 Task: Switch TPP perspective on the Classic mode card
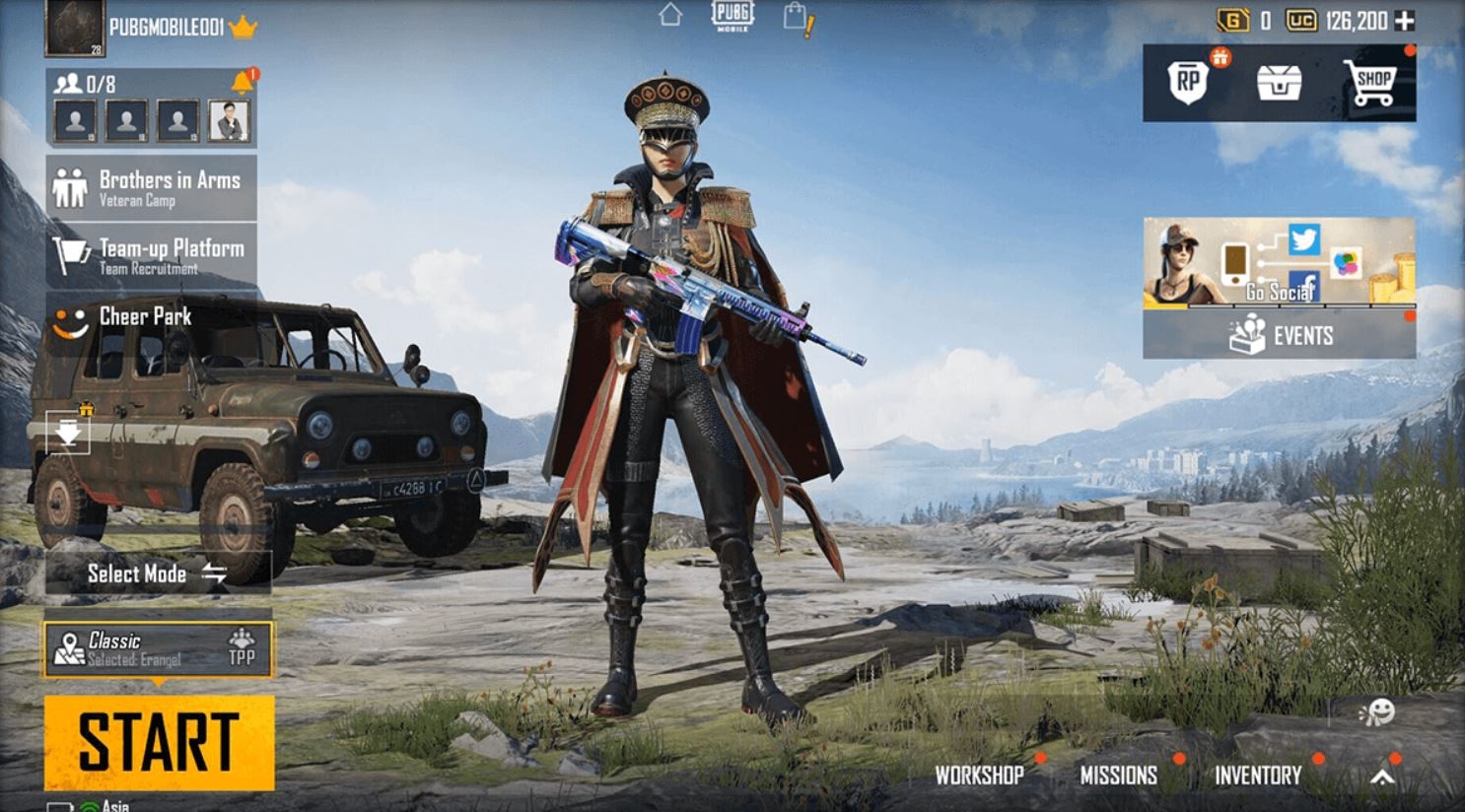[x=242, y=647]
